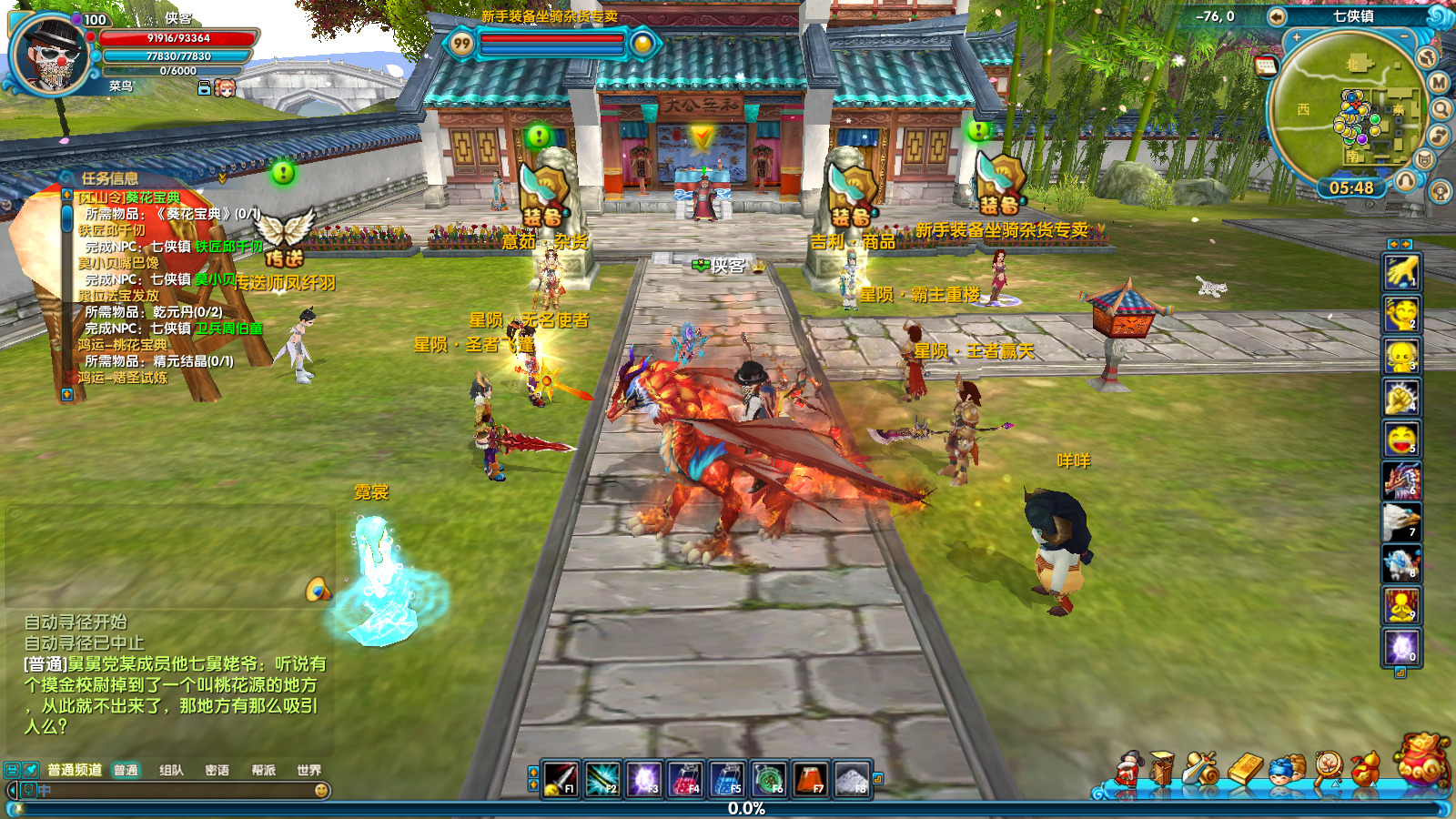Use the red potion in slot F4
Viewport: 1456px width, 819px height.
point(684,779)
